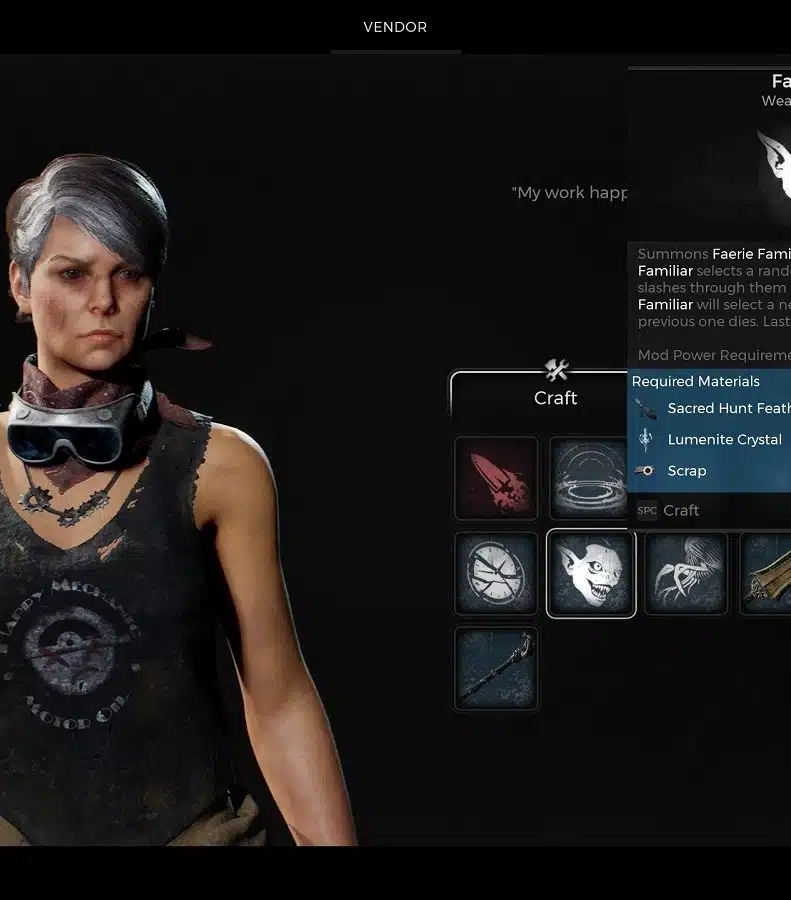Pick the broken clock mod slot
The width and height of the screenshot is (791, 900).
tap(496, 573)
